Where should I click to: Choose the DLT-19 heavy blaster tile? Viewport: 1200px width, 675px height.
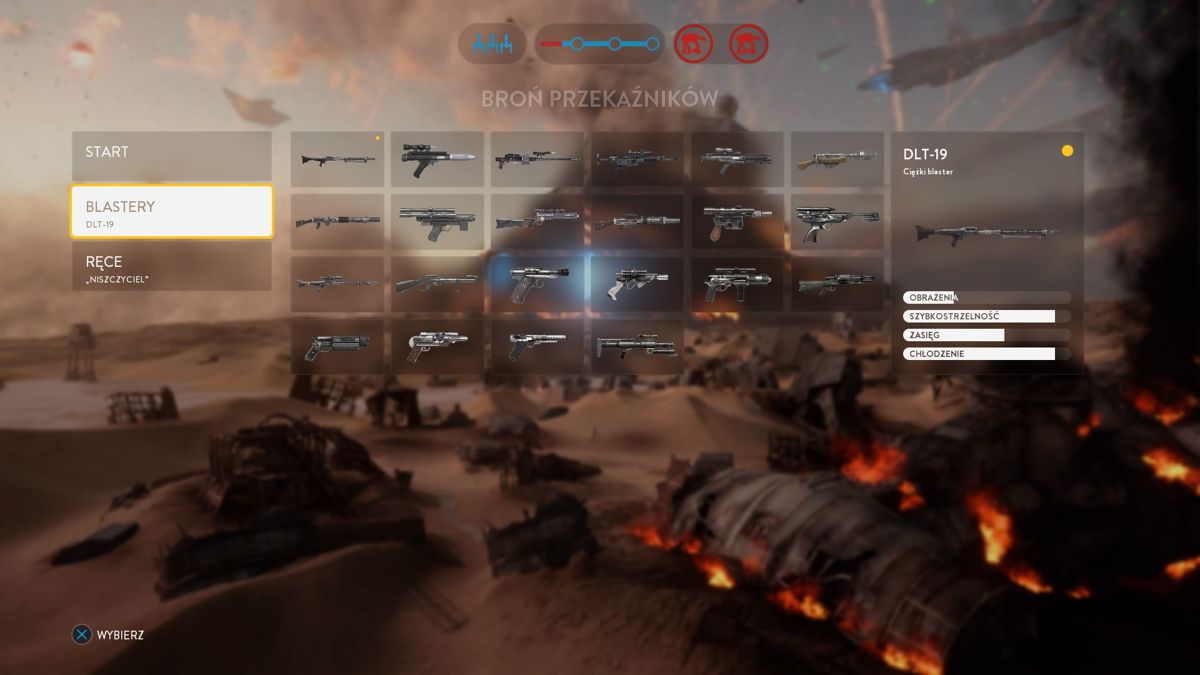point(337,159)
